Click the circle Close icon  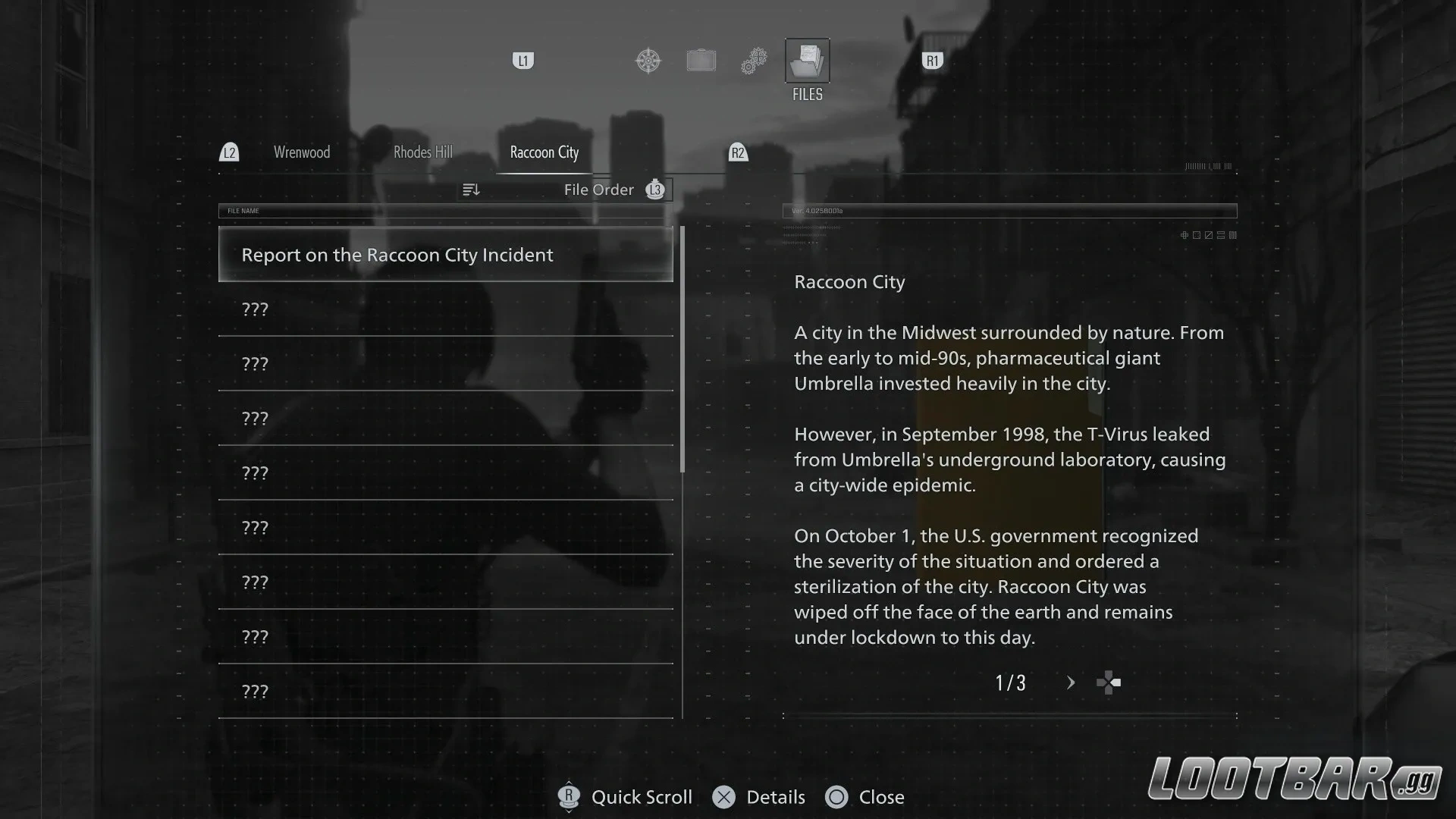coord(837,797)
